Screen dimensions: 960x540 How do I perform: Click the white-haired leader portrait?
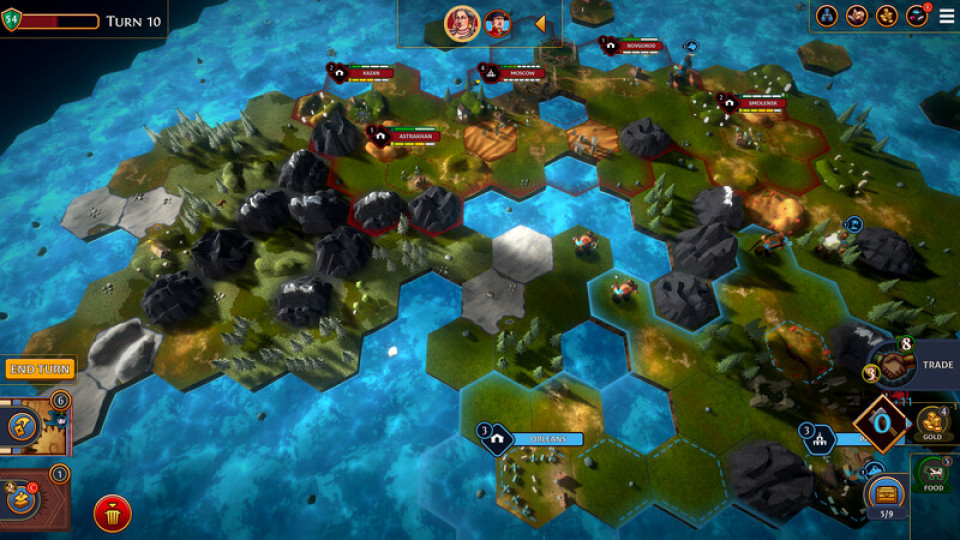pyautogui.click(x=462, y=23)
